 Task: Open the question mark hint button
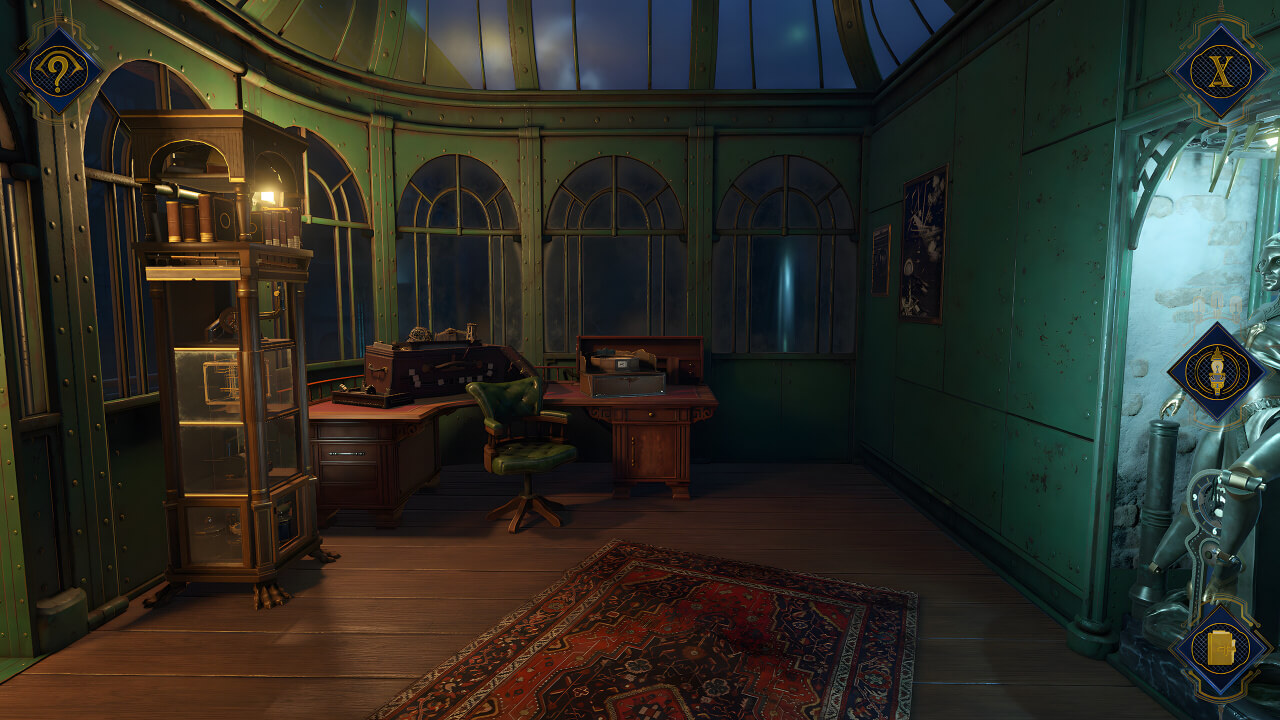[x=55, y=70]
